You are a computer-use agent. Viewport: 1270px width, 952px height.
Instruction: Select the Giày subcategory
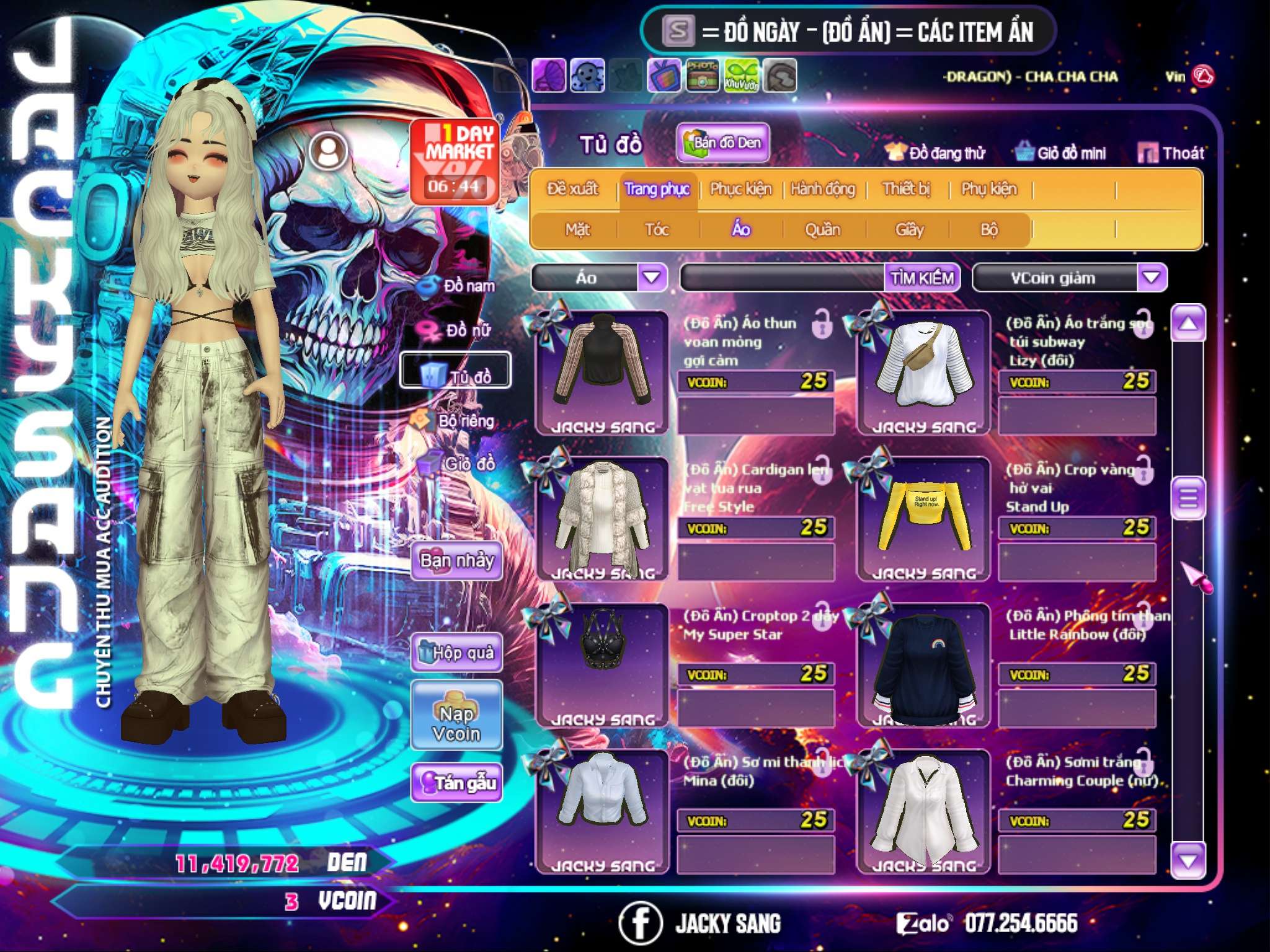(909, 229)
